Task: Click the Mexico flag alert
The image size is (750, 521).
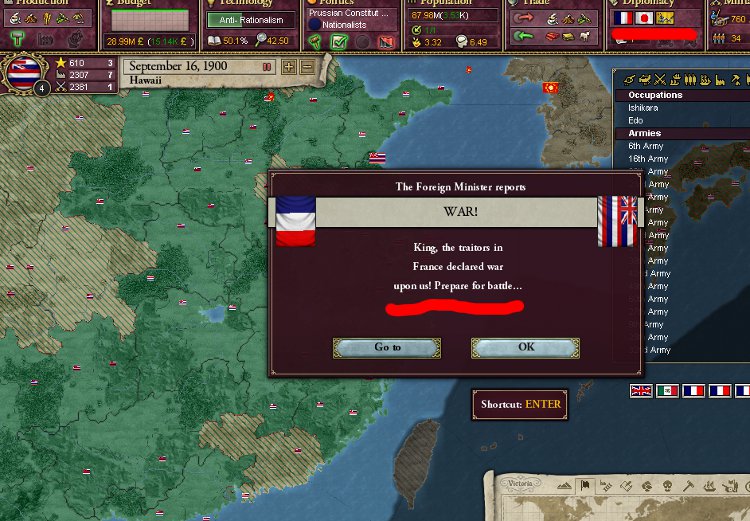Action: click(x=667, y=391)
